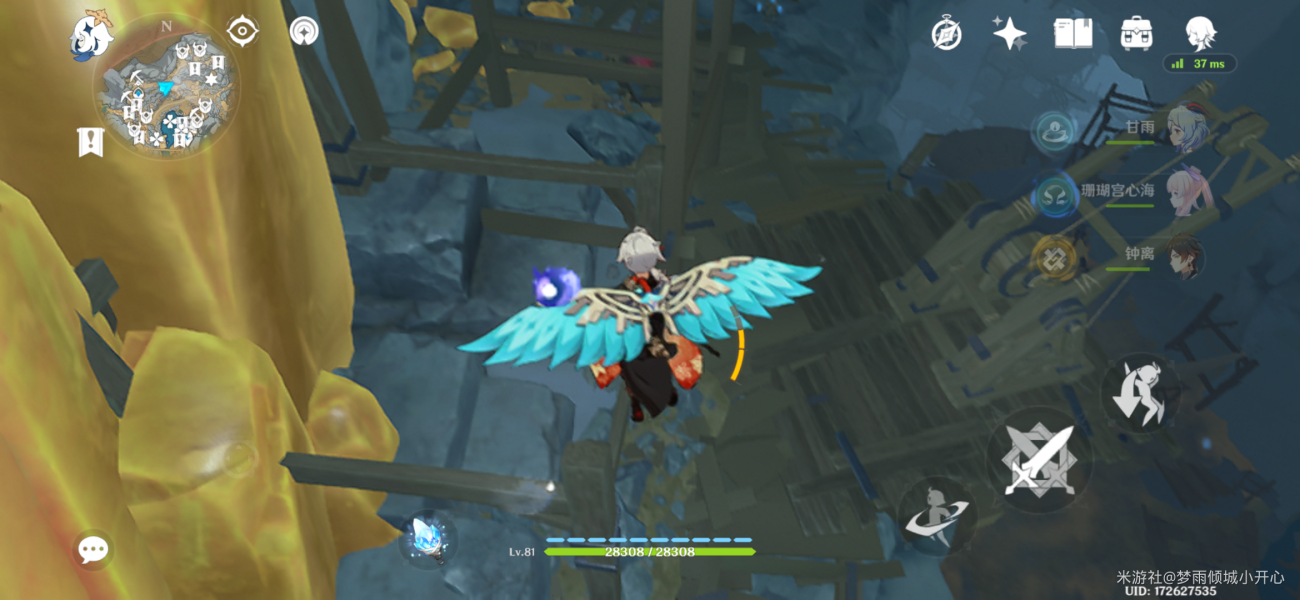This screenshot has width=1300, height=600.
Task: Open the chat speech bubble
Action: coord(93,548)
